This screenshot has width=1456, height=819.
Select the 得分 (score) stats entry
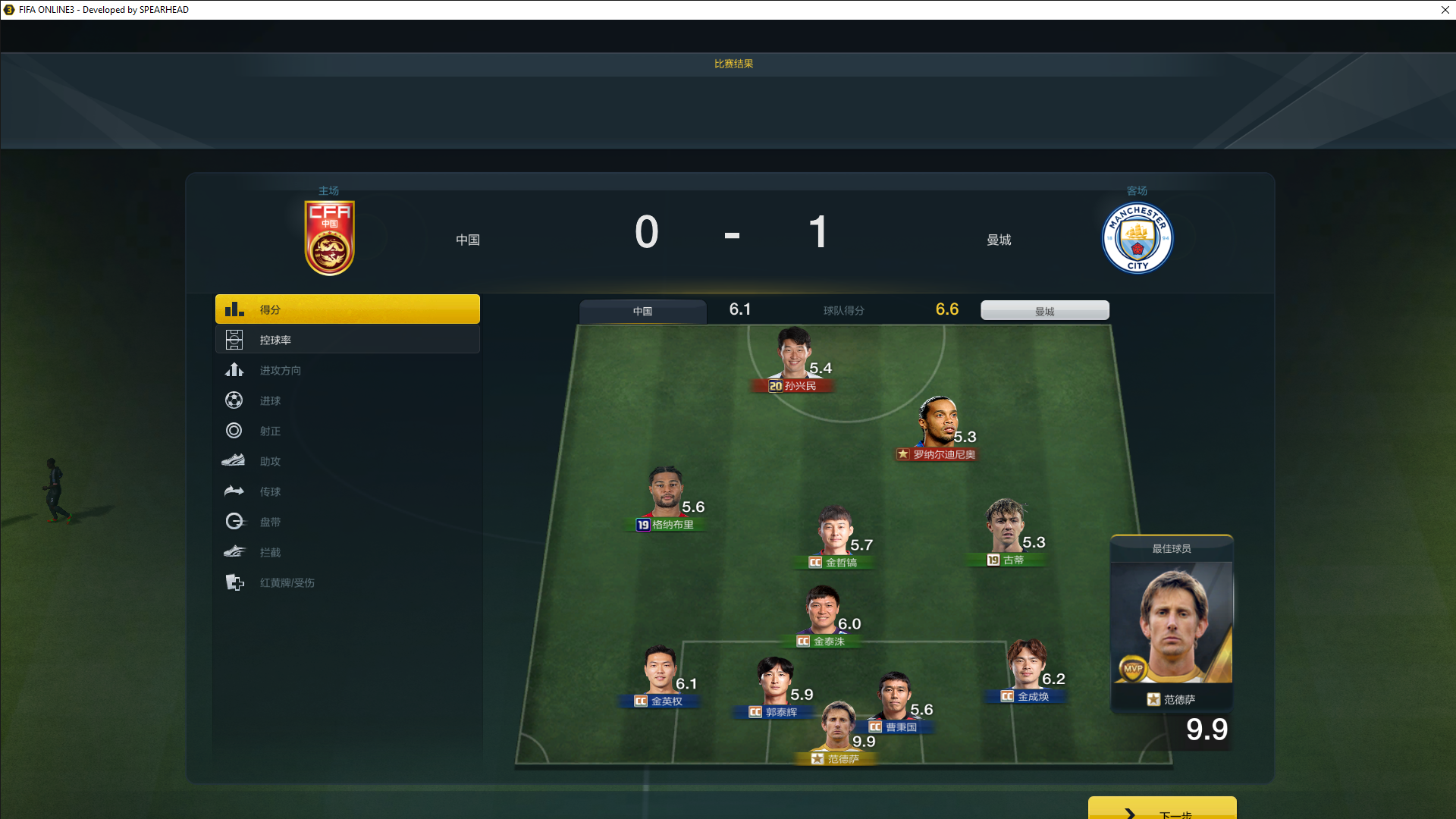(x=347, y=309)
